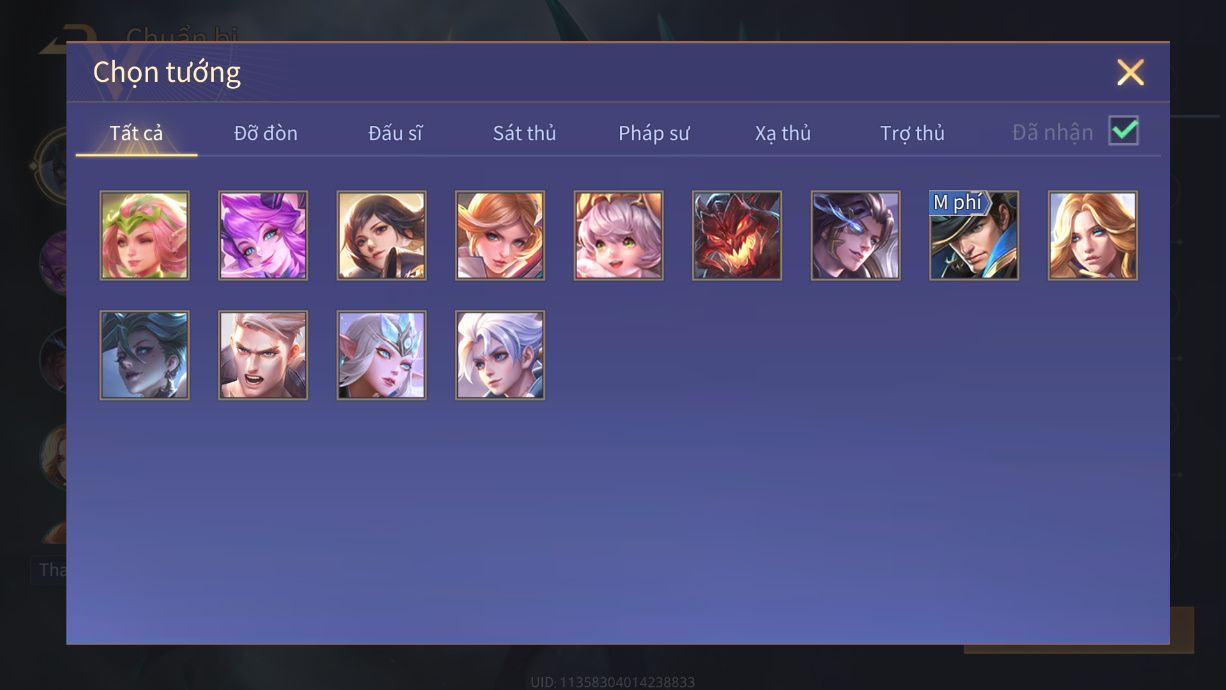Toggle the Đã nhận checkbox
The width and height of the screenshot is (1226, 690).
tap(1124, 131)
